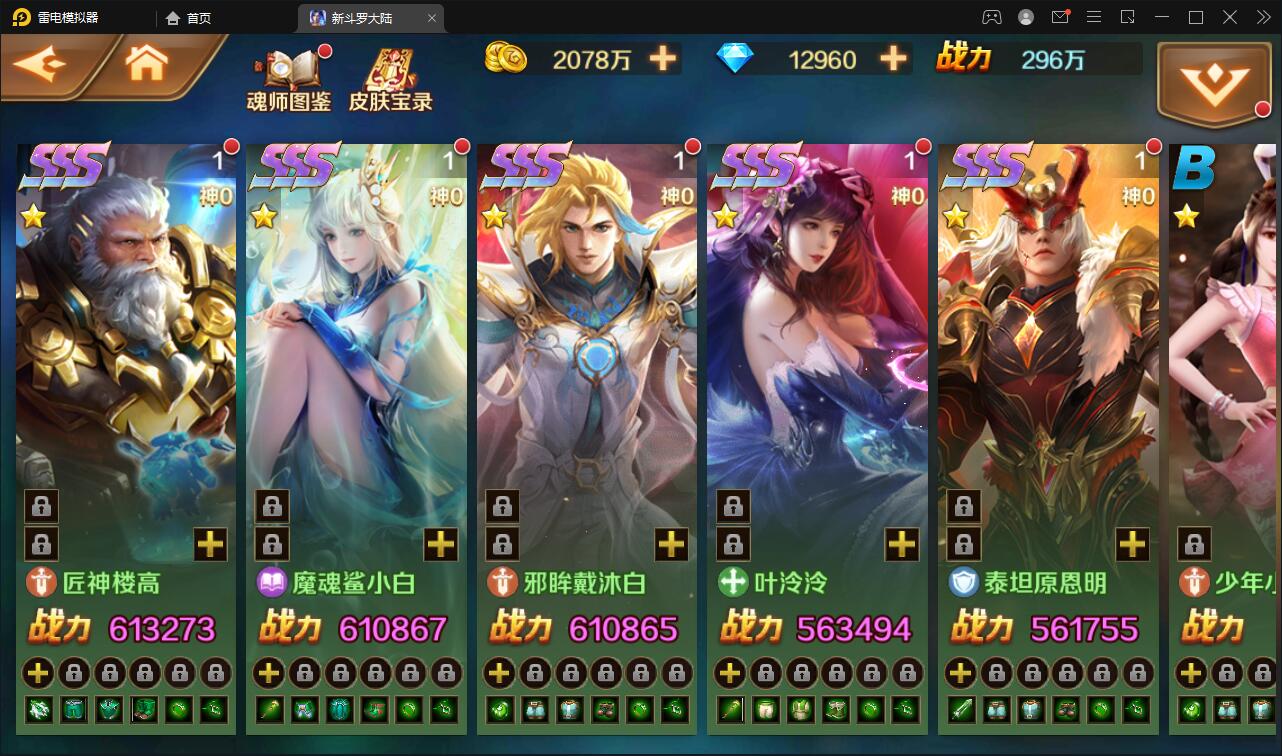Unlock the bottom padlock on 叶泠泠's portrait
Image resolution: width=1282 pixels, height=756 pixels.
(x=733, y=544)
